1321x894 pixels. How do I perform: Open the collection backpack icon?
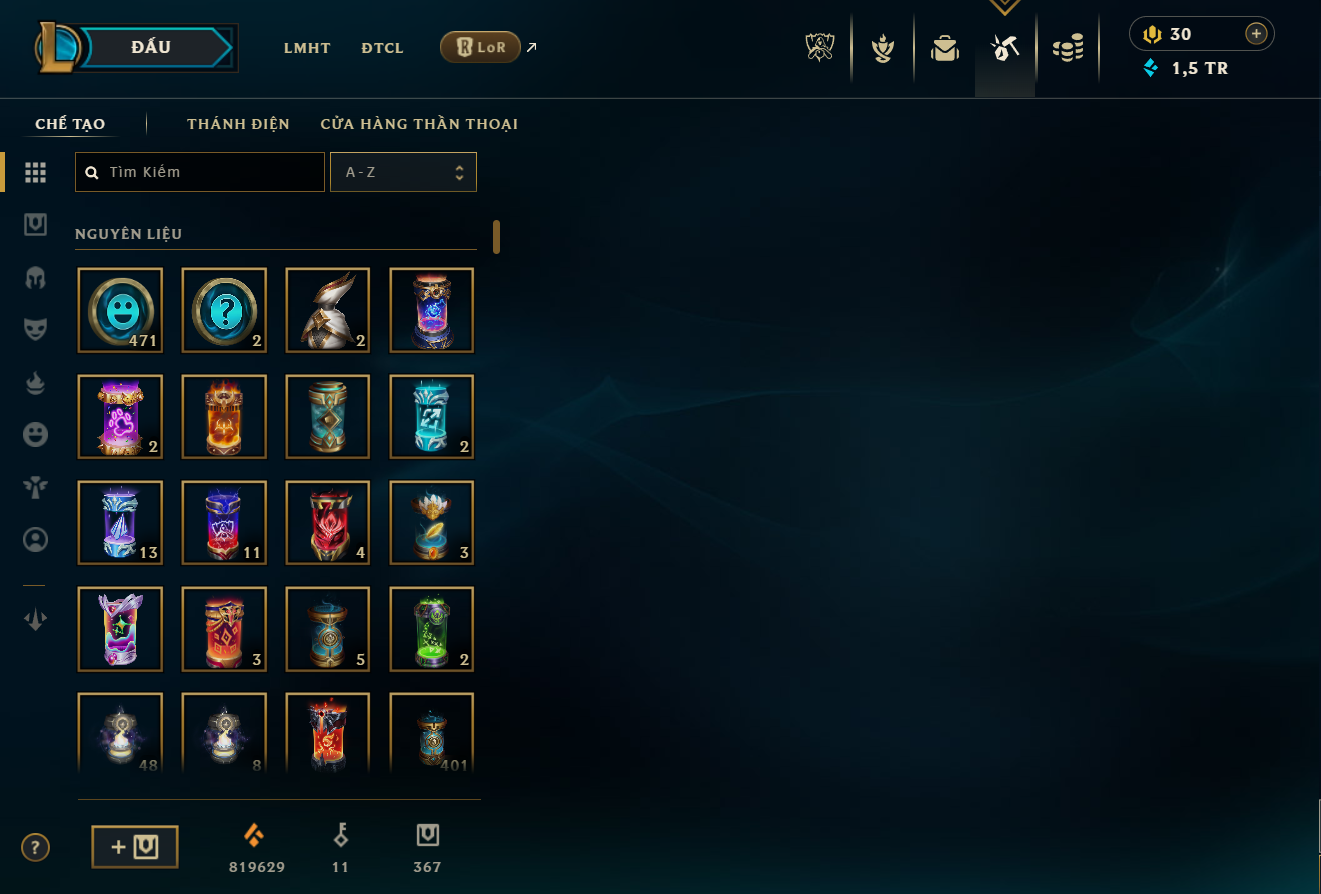click(x=945, y=48)
